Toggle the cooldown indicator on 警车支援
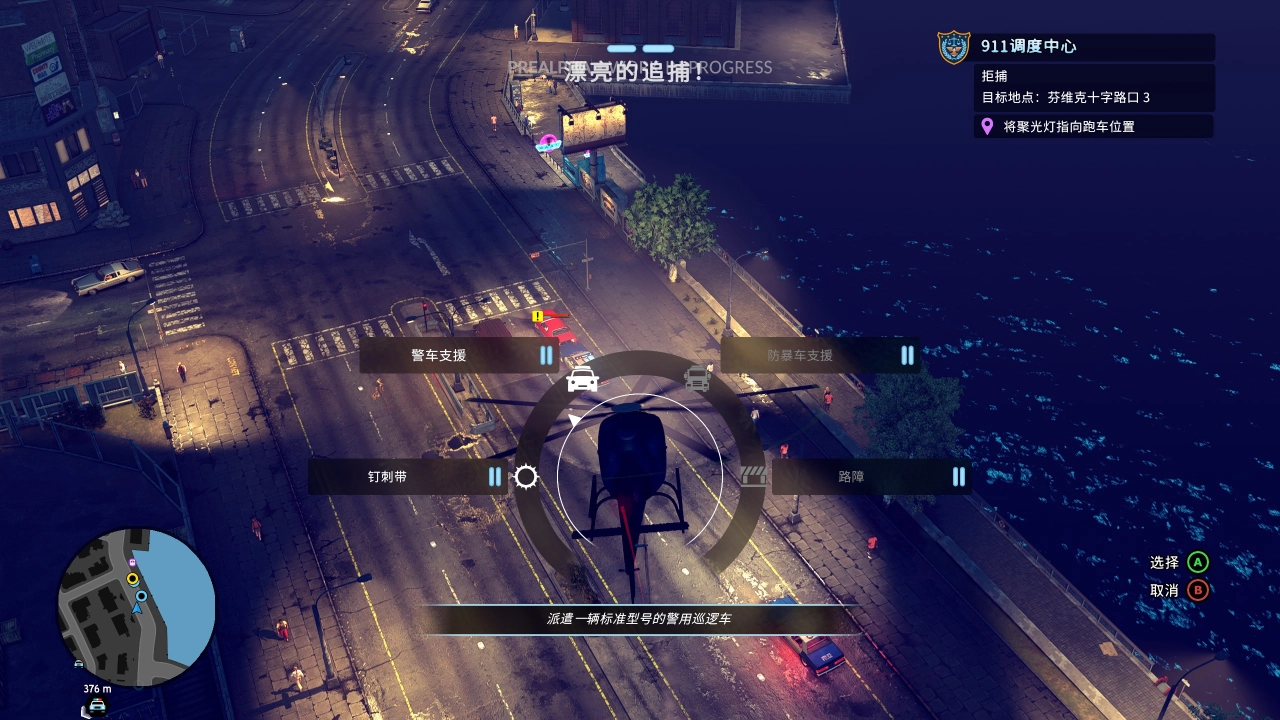The image size is (1280, 720). [x=546, y=356]
